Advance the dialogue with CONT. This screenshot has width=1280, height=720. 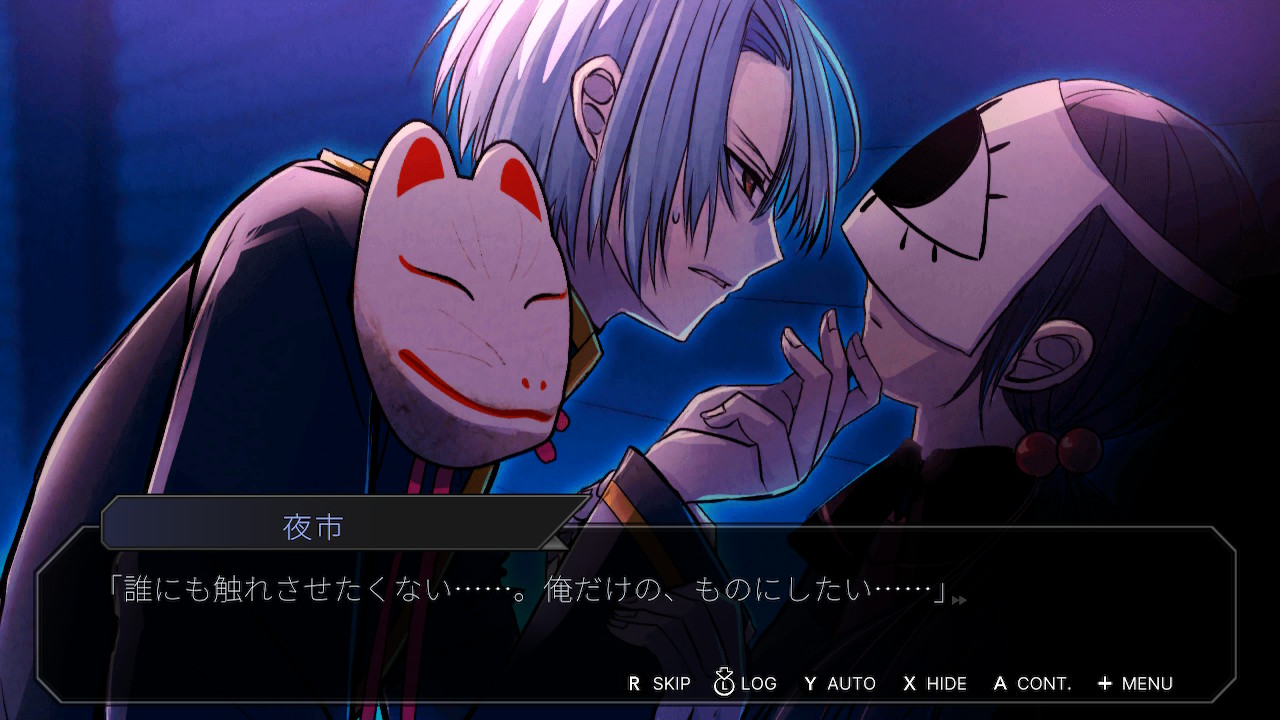(1032, 684)
